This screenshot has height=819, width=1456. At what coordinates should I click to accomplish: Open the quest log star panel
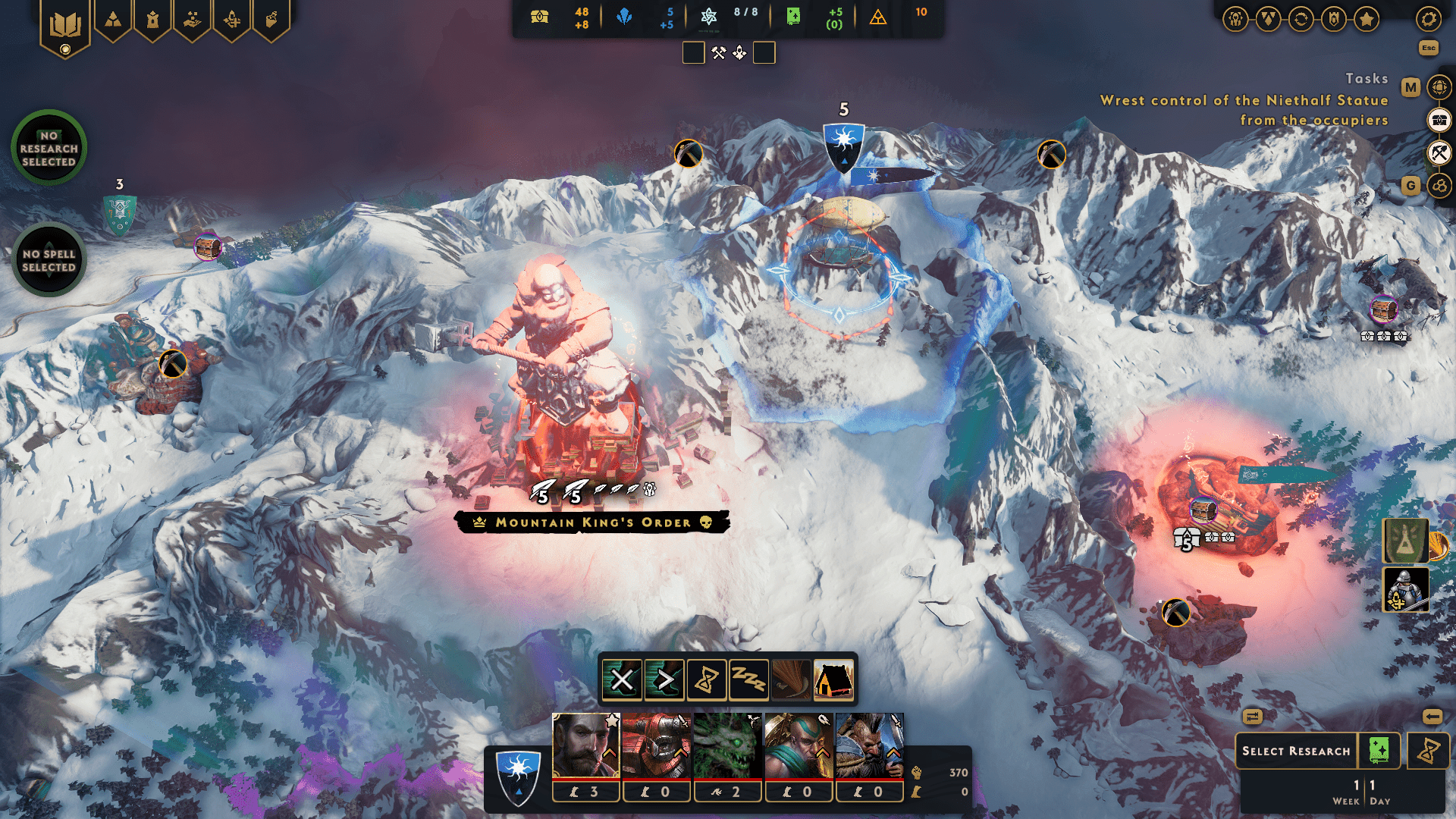point(1367,19)
